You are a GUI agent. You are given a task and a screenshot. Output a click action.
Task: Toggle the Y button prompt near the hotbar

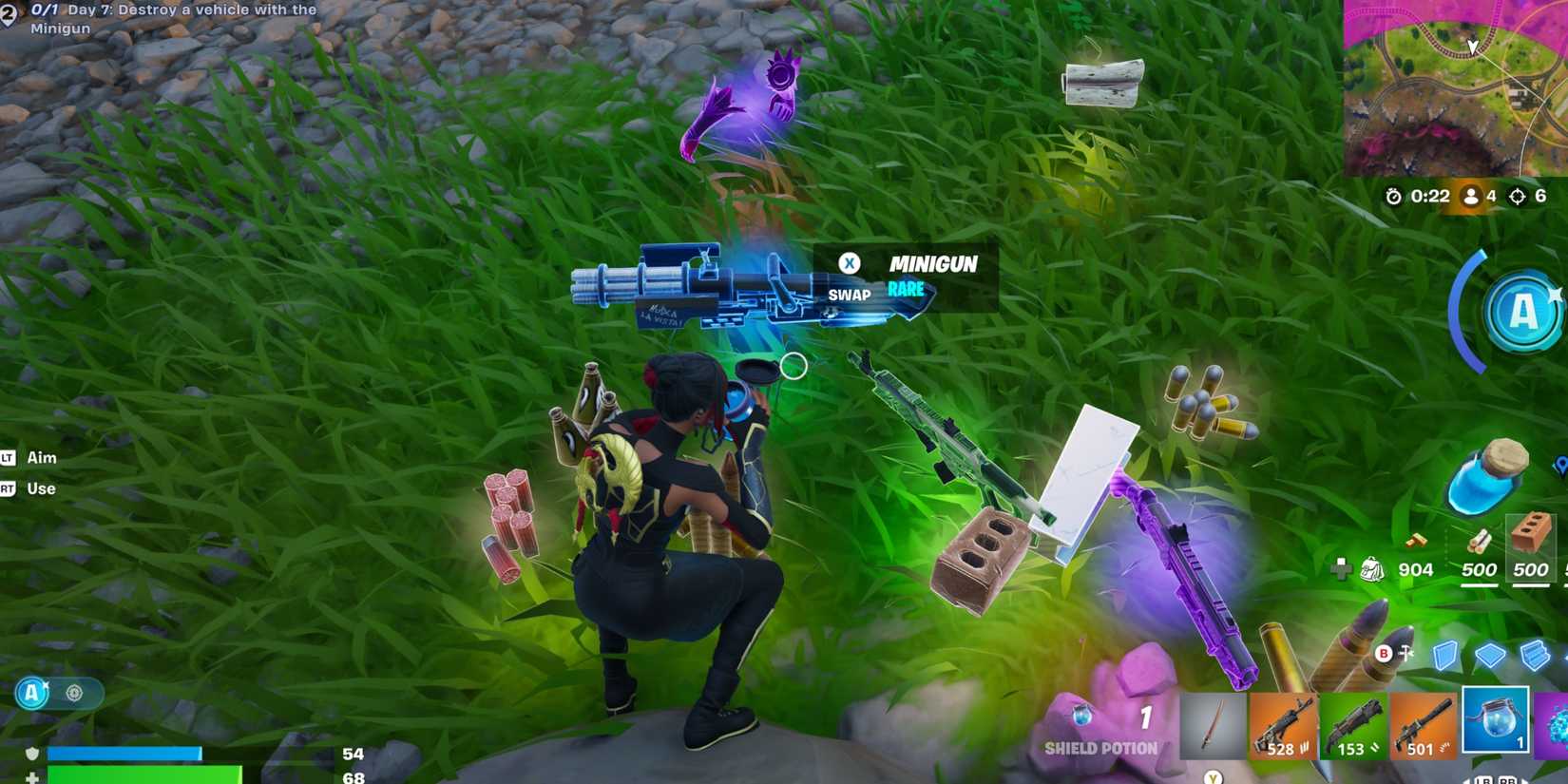pyautogui.click(x=1212, y=777)
